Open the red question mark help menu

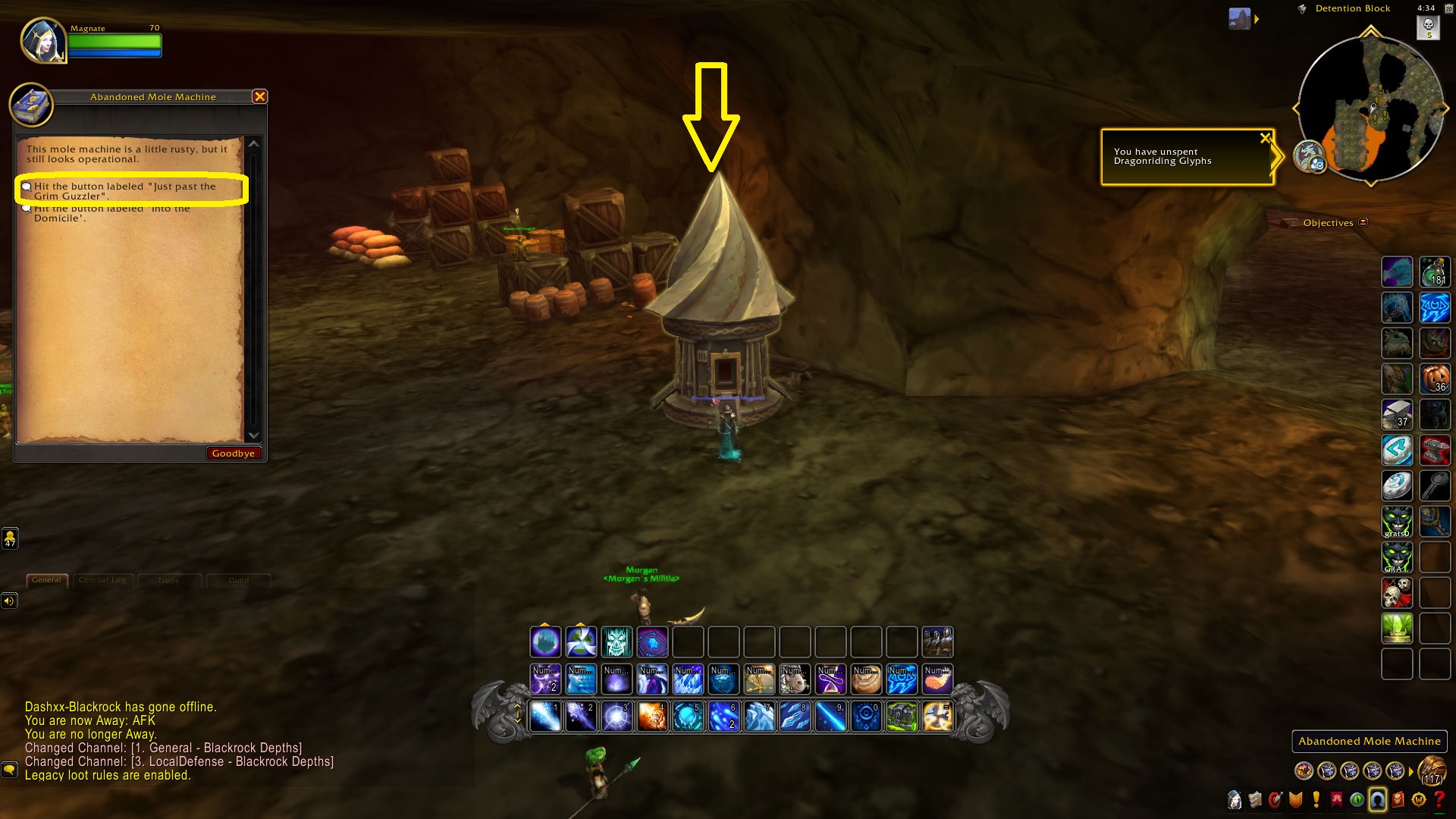pos(1439,799)
